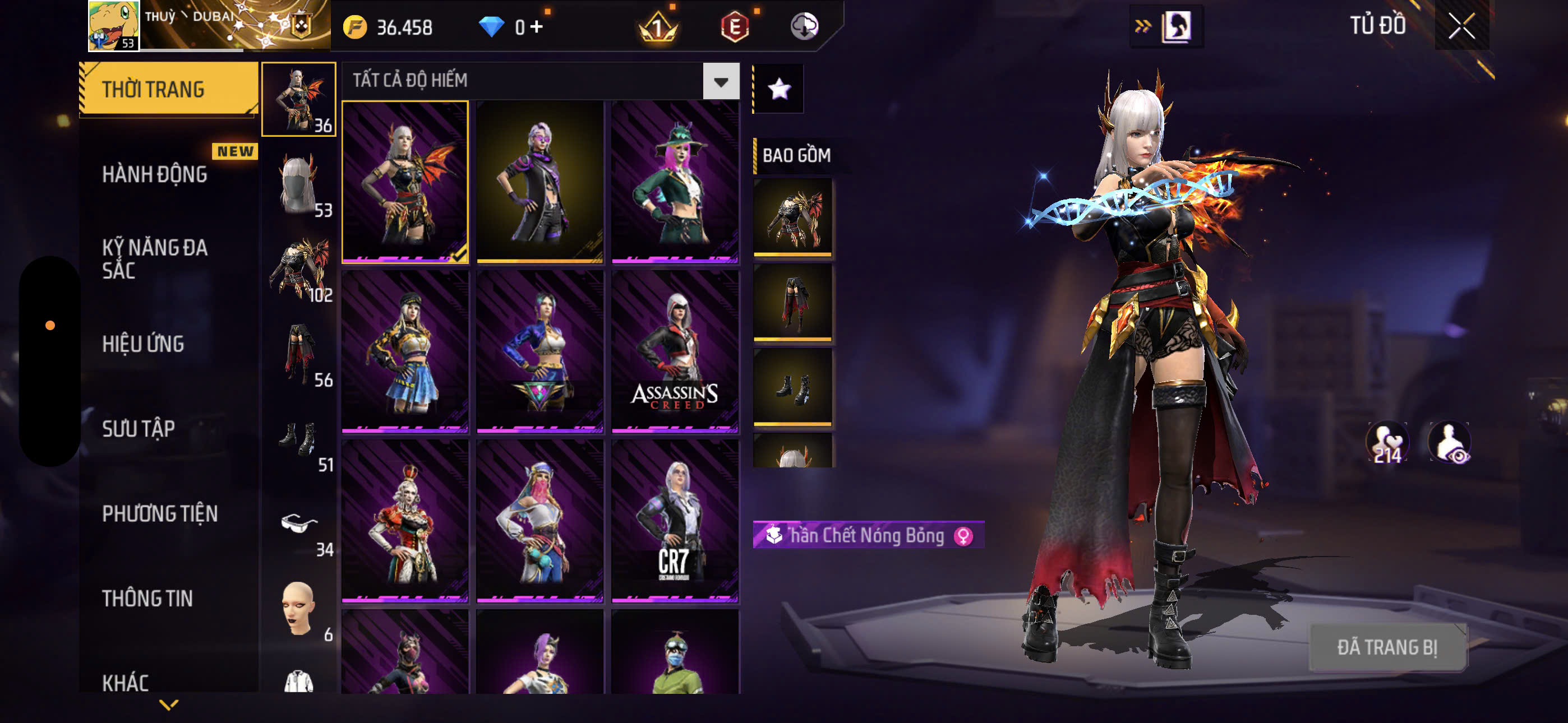This screenshot has width=1568, height=723.
Task: Show the Thông Tin tab
Action: point(147,598)
